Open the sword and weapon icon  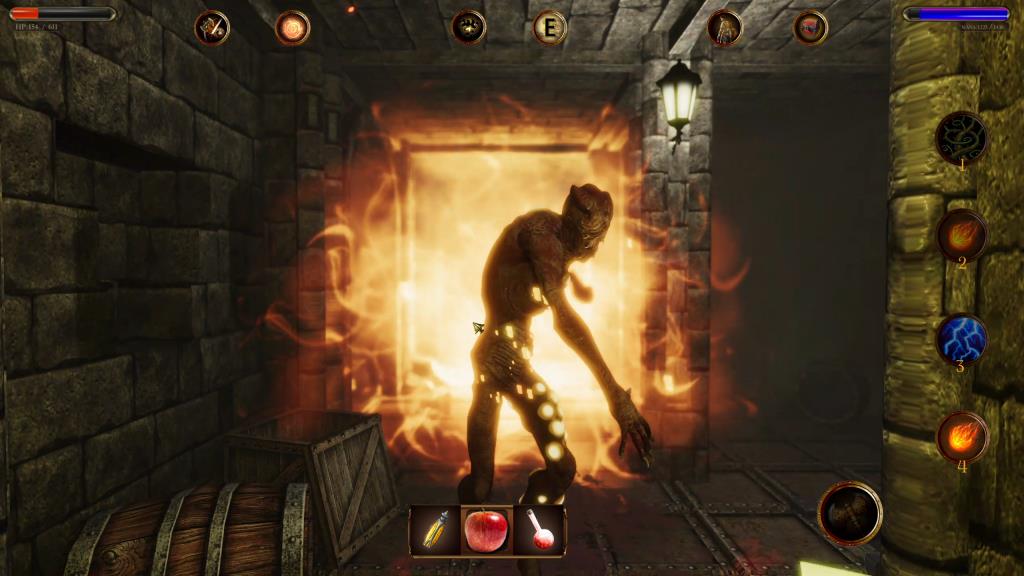point(212,27)
